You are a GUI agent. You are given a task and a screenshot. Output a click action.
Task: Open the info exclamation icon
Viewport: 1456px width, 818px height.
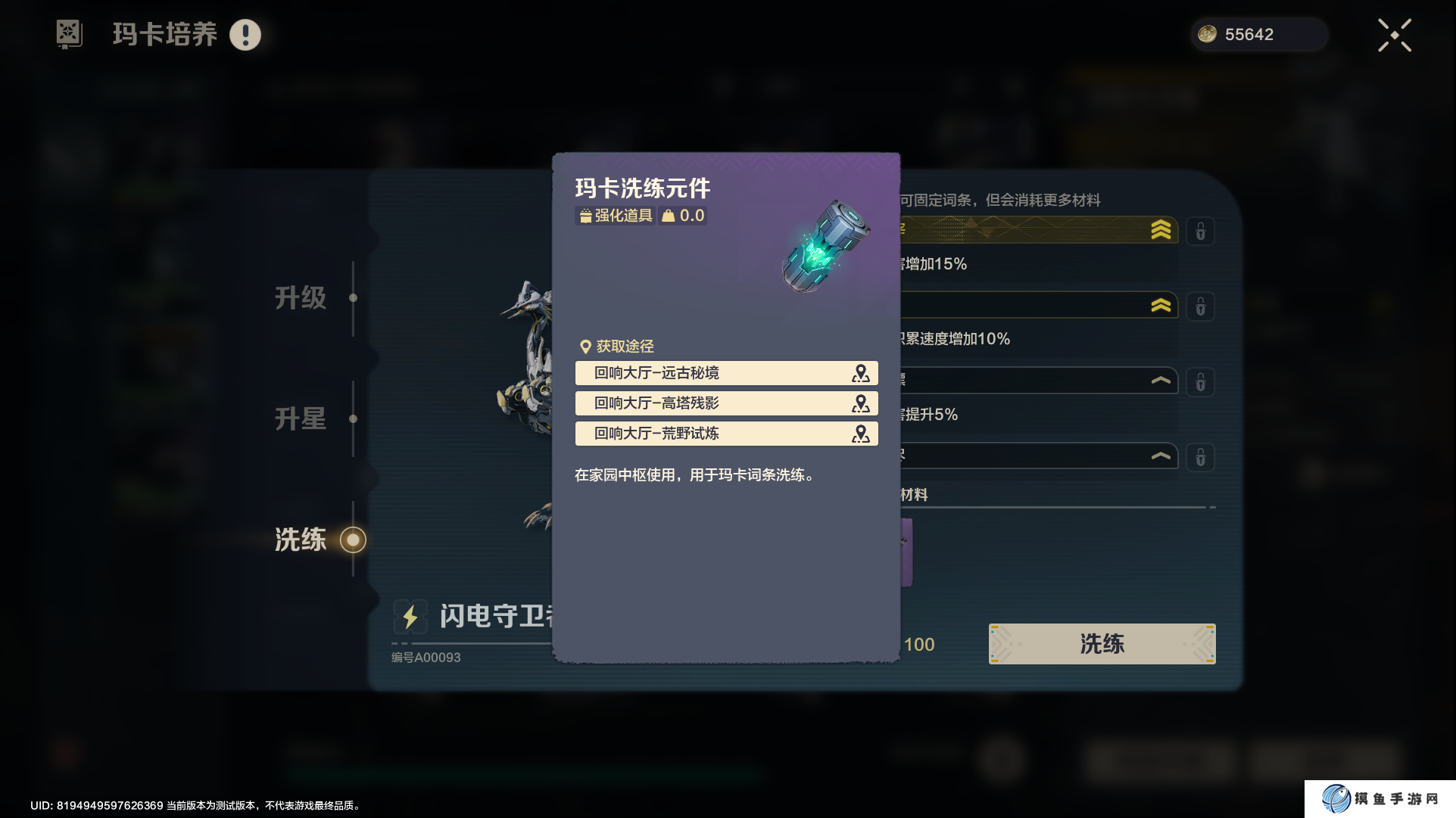click(245, 35)
